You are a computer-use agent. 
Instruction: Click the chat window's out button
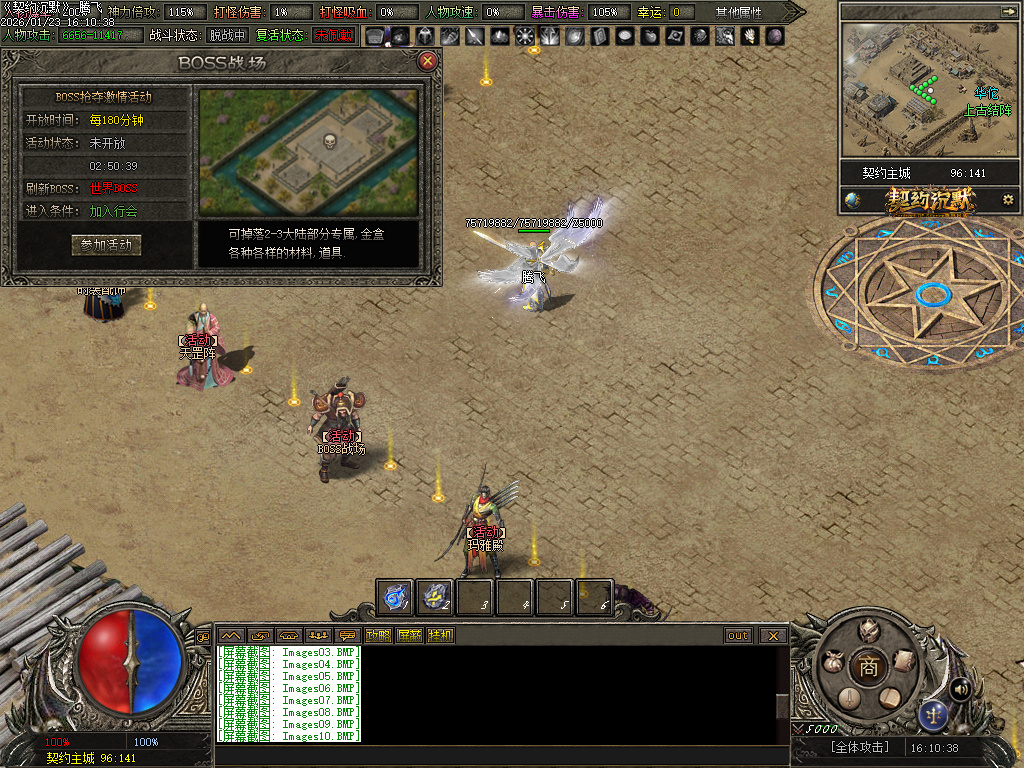738,635
